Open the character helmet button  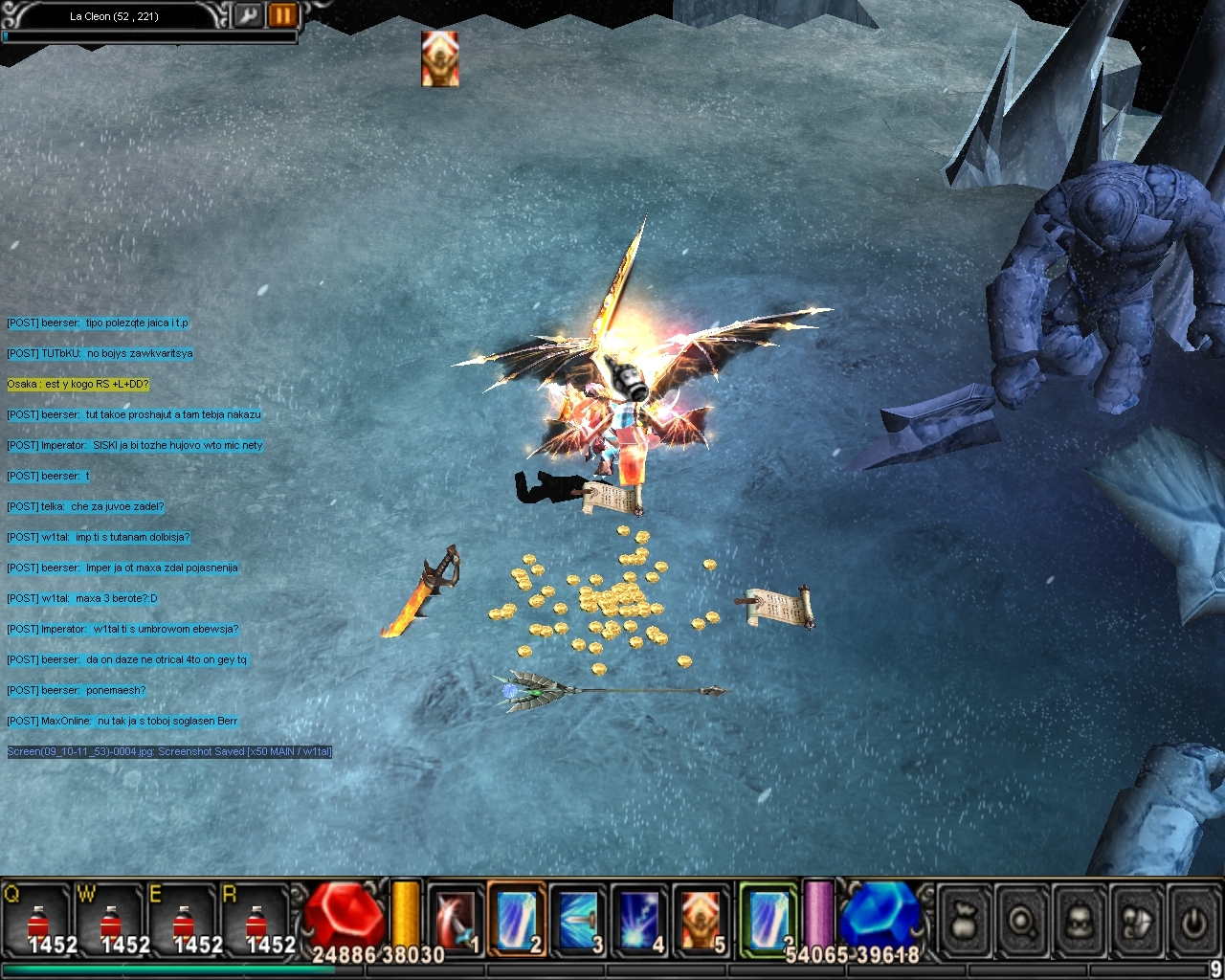point(1080,922)
